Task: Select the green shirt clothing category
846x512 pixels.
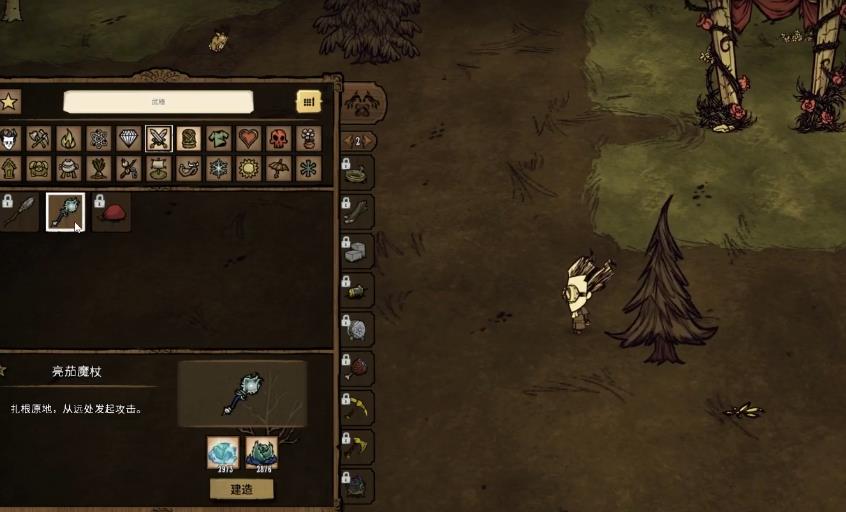Action: 218,138
